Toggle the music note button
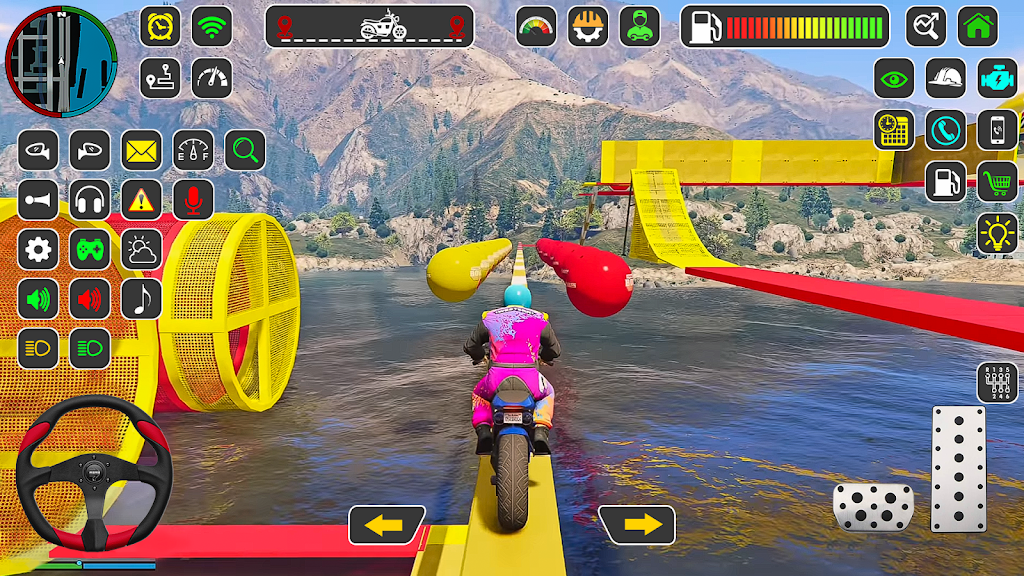This screenshot has height=576, width=1024. (x=142, y=298)
